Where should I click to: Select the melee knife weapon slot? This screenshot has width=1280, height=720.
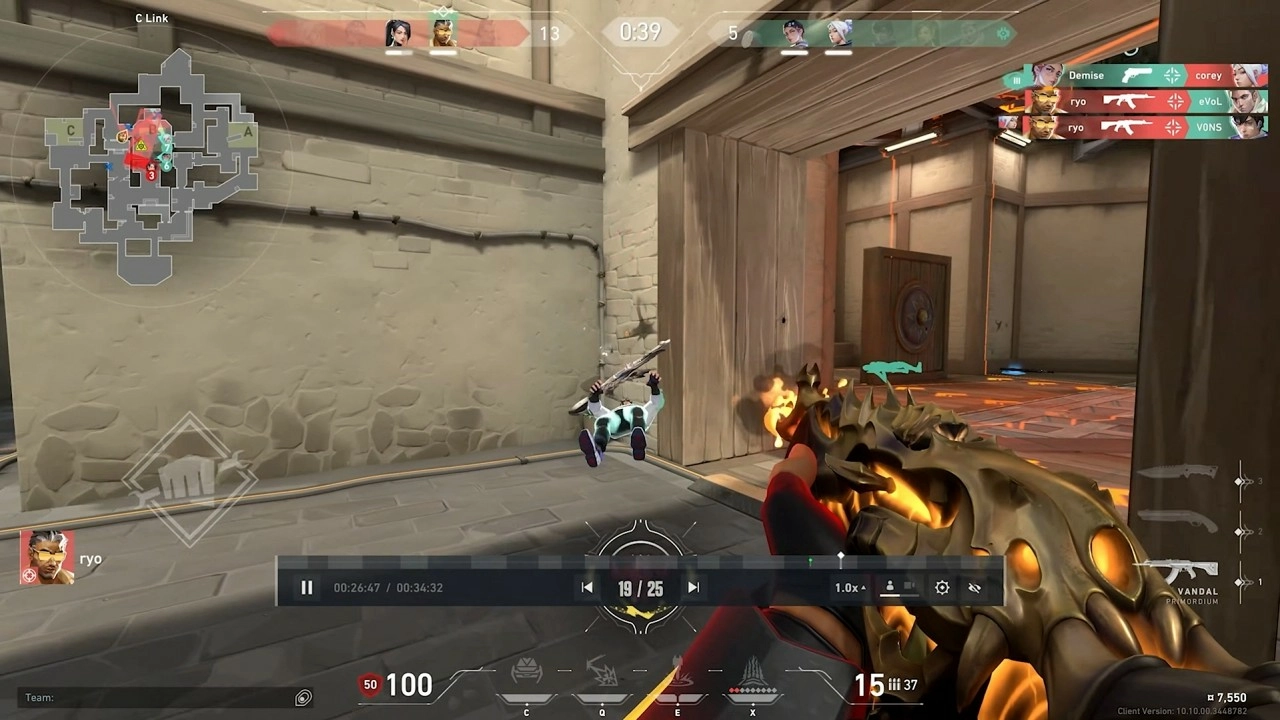point(1182,472)
